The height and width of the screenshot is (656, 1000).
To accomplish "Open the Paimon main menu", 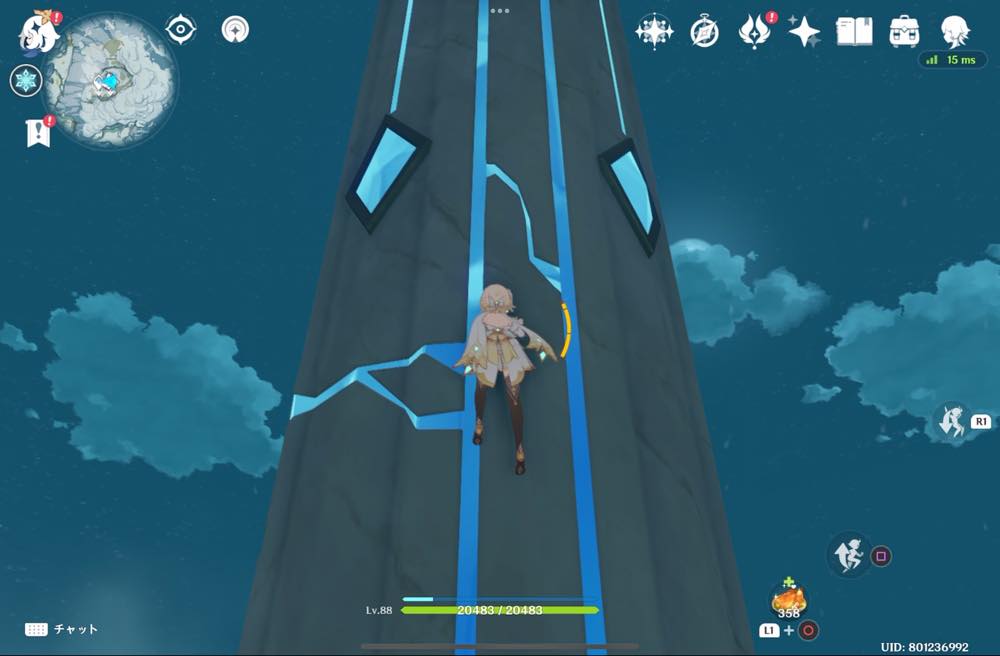I will click(38, 32).
